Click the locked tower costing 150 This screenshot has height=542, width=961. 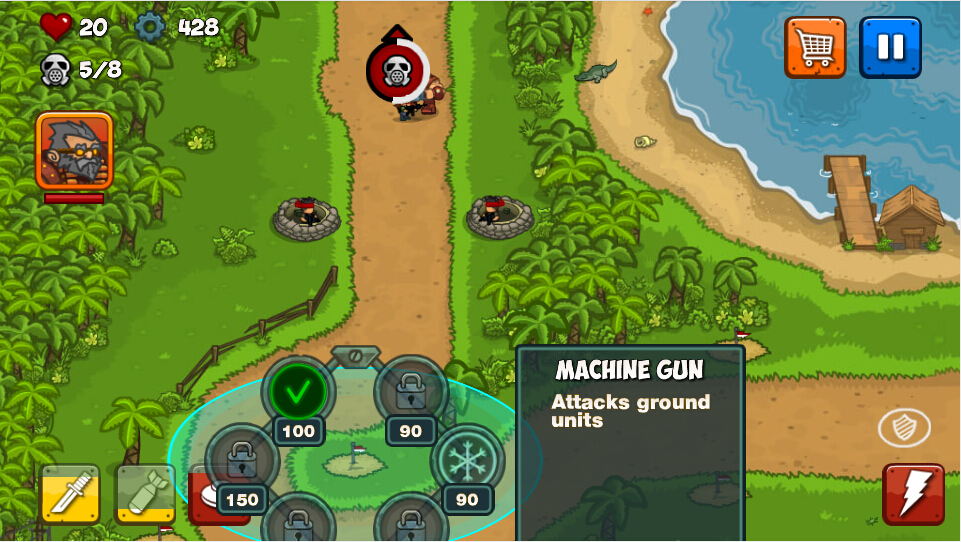click(241, 462)
